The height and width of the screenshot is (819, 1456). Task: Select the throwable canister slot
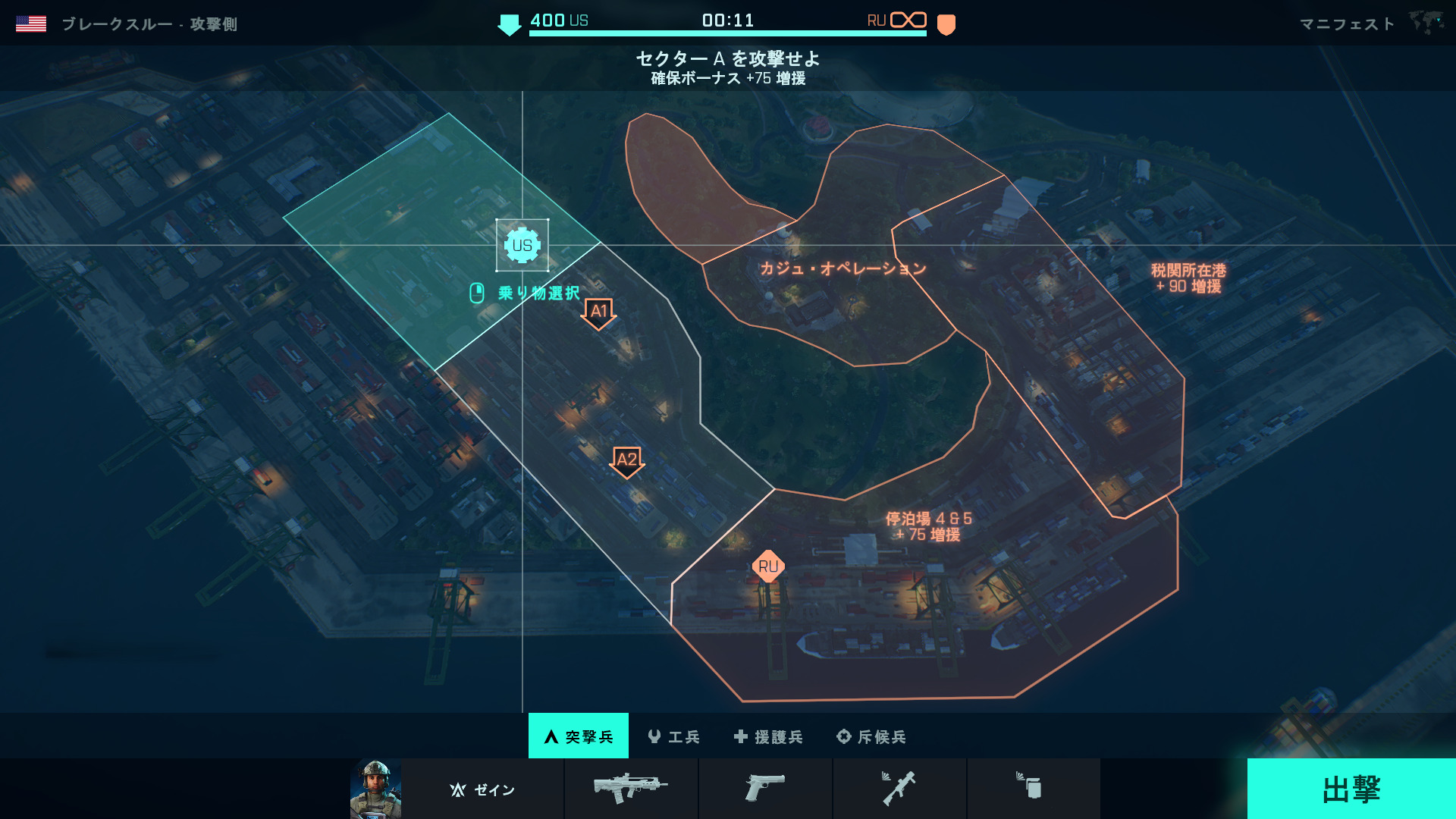point(1032,787)
